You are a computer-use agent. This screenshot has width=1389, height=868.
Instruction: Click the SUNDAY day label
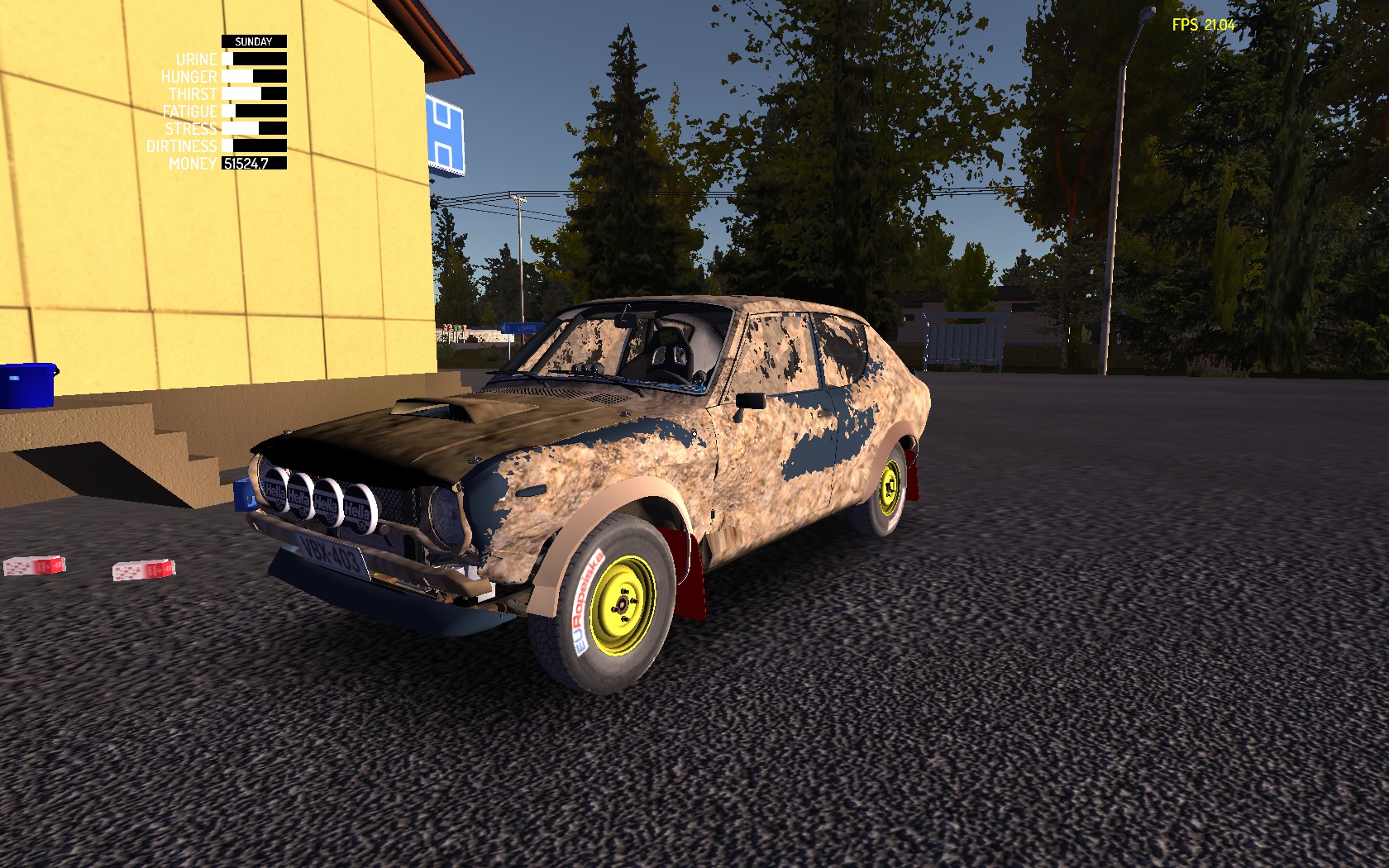click(x=252, y=40)
